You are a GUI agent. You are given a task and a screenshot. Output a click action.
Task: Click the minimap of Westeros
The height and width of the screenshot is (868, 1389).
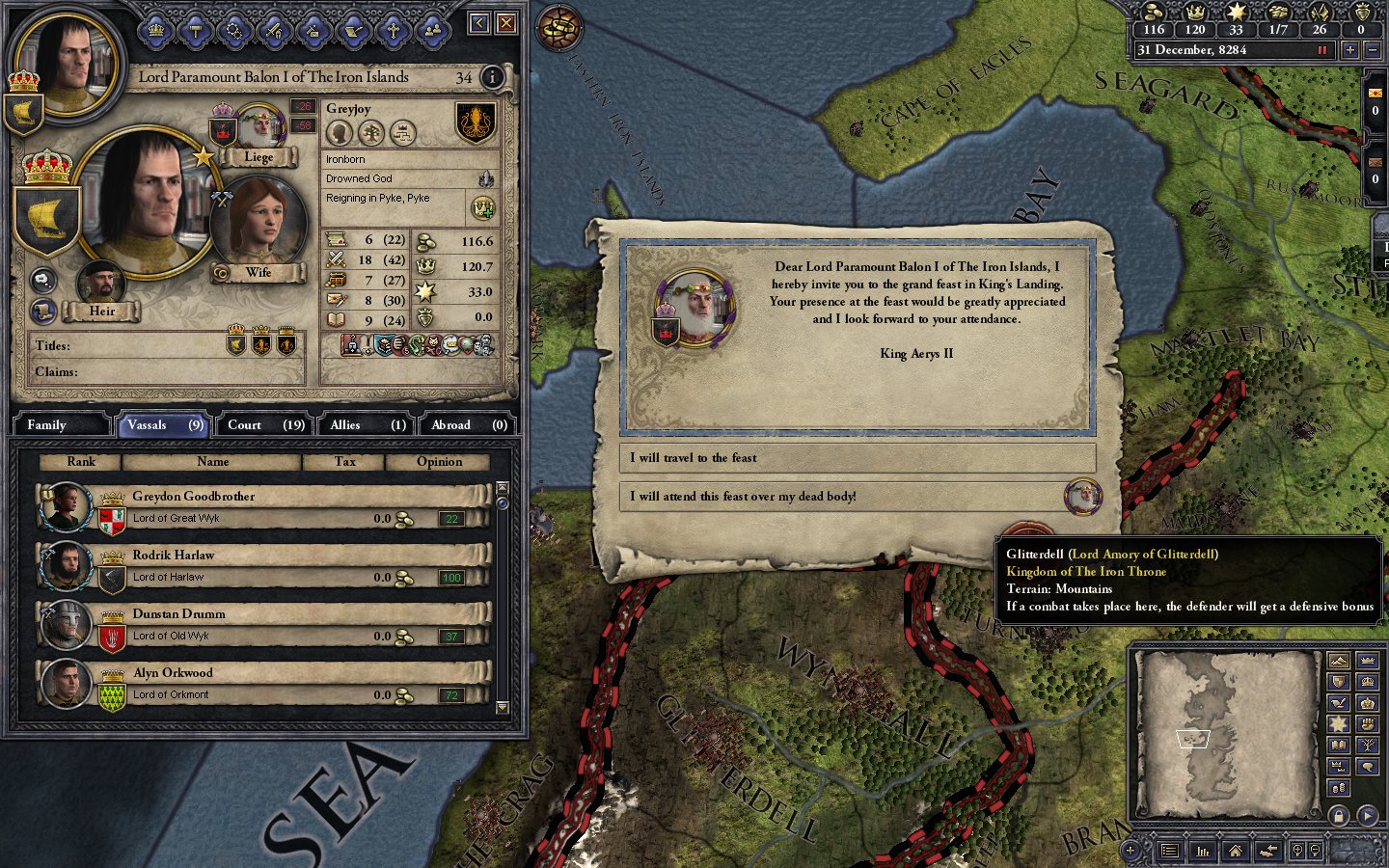point(1227,735)
